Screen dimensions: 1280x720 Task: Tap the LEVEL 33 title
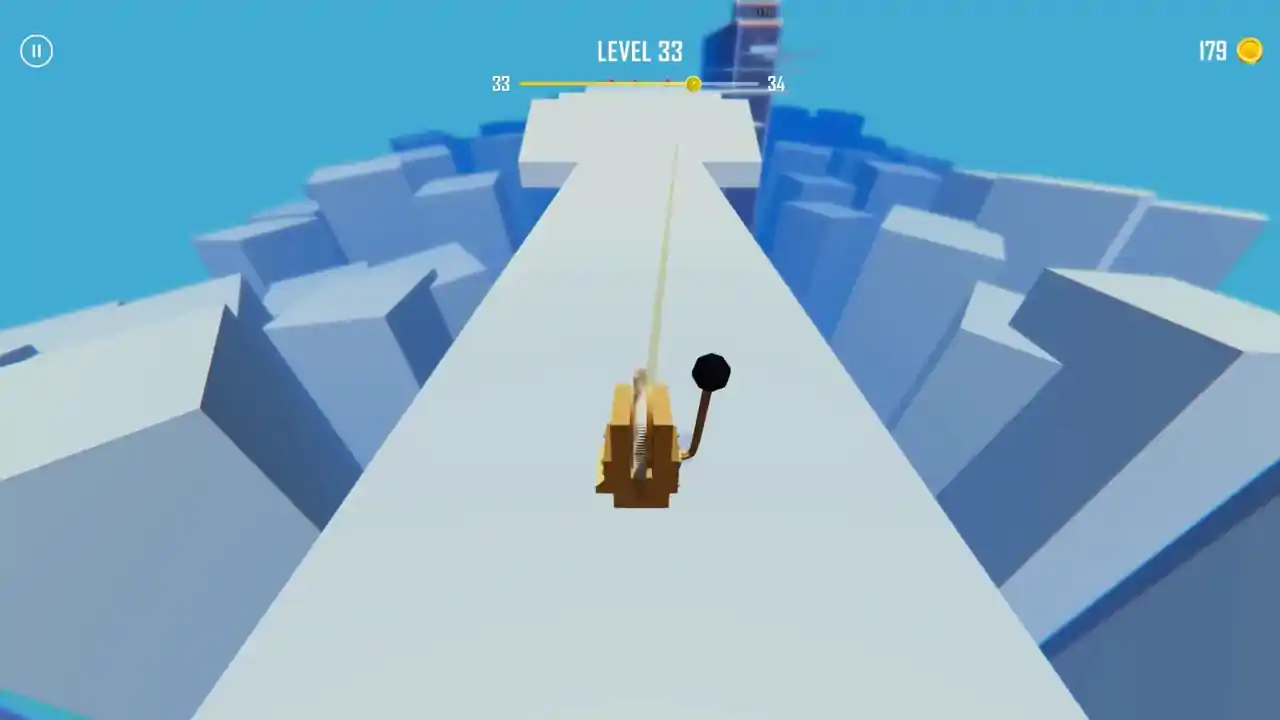639,52
